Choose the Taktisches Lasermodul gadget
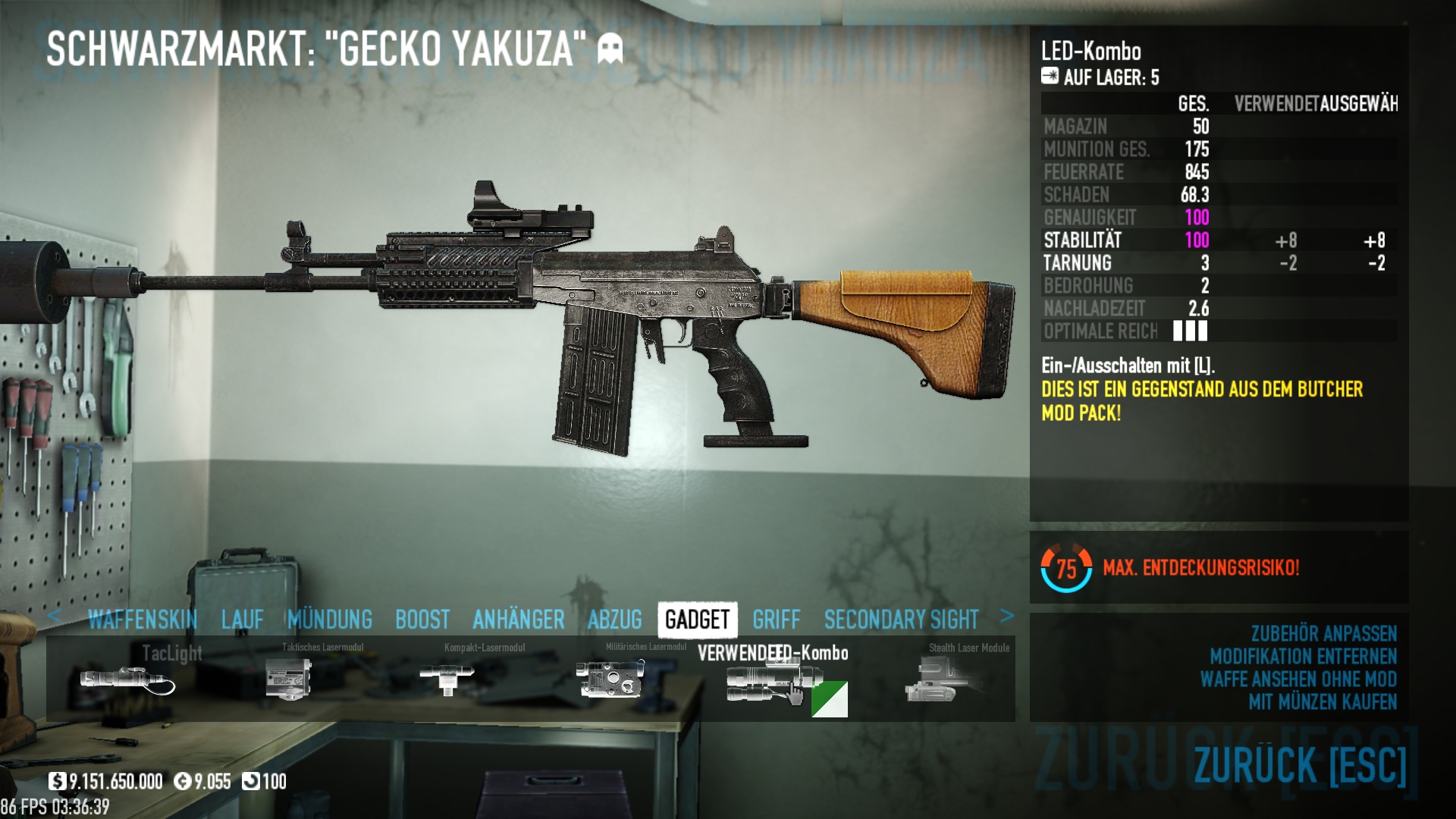Viewport: 1456px width, 819px height. click(x=289, y=679)
